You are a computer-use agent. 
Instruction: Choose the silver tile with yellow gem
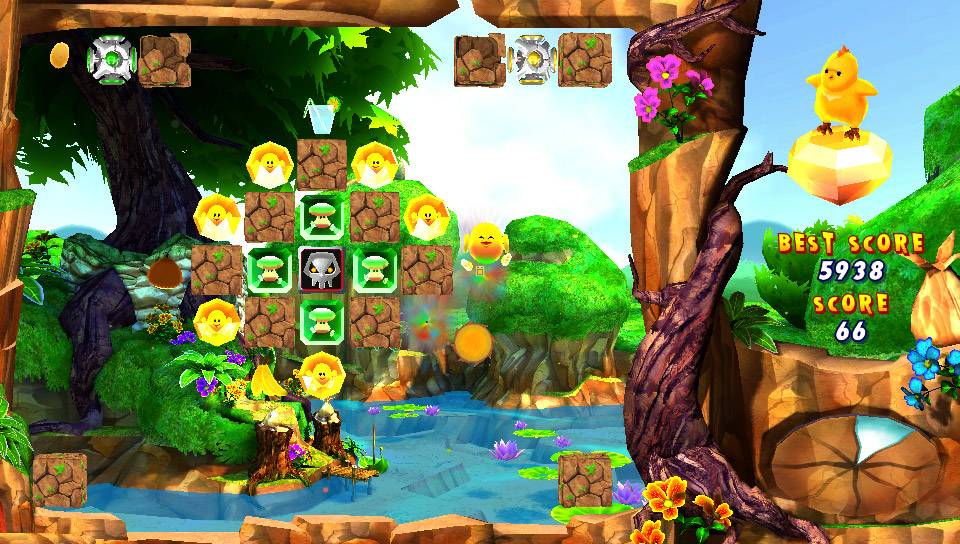[532, 58]
